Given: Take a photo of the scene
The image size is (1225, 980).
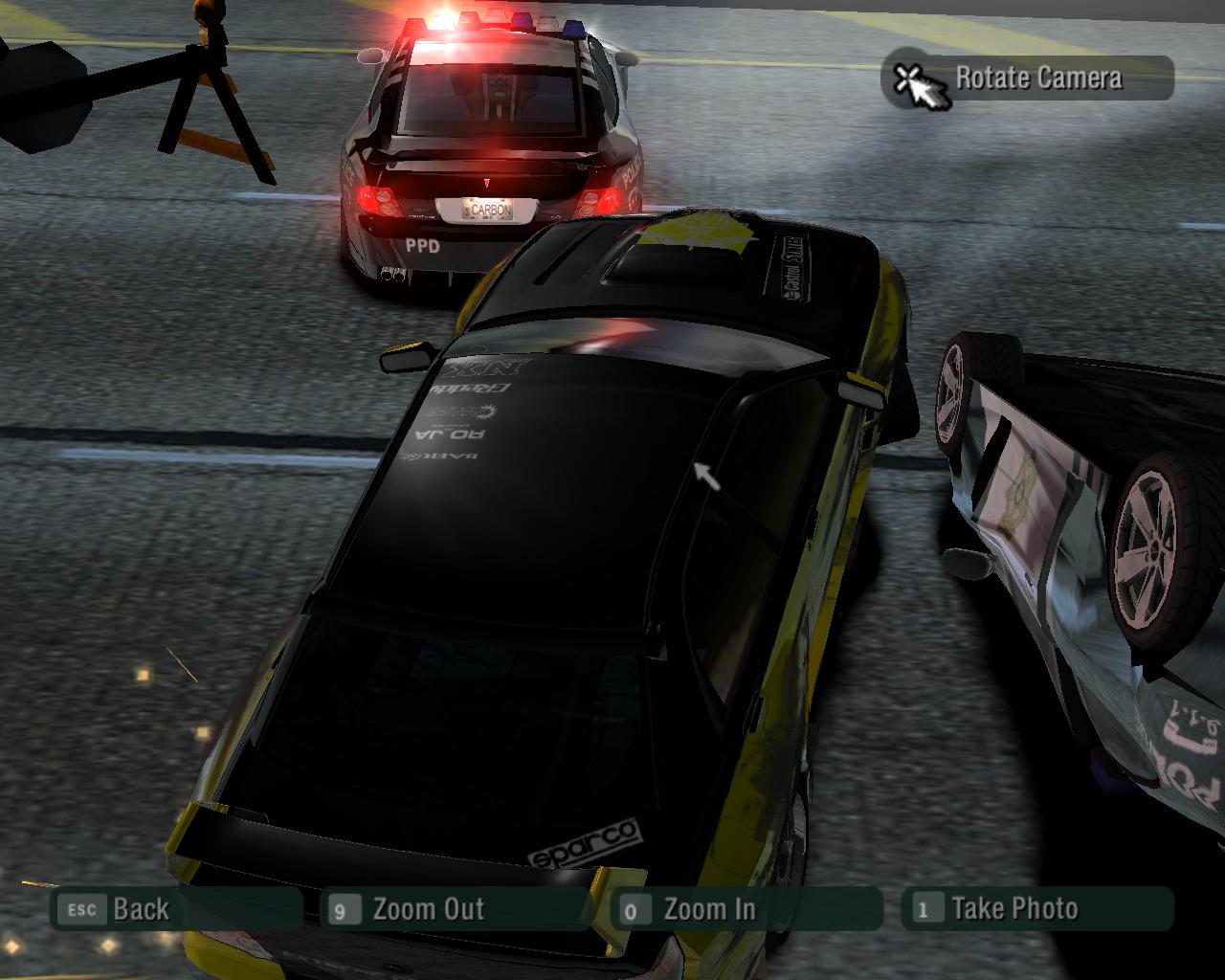Looking at the screenshot, I should point(1037,909).
